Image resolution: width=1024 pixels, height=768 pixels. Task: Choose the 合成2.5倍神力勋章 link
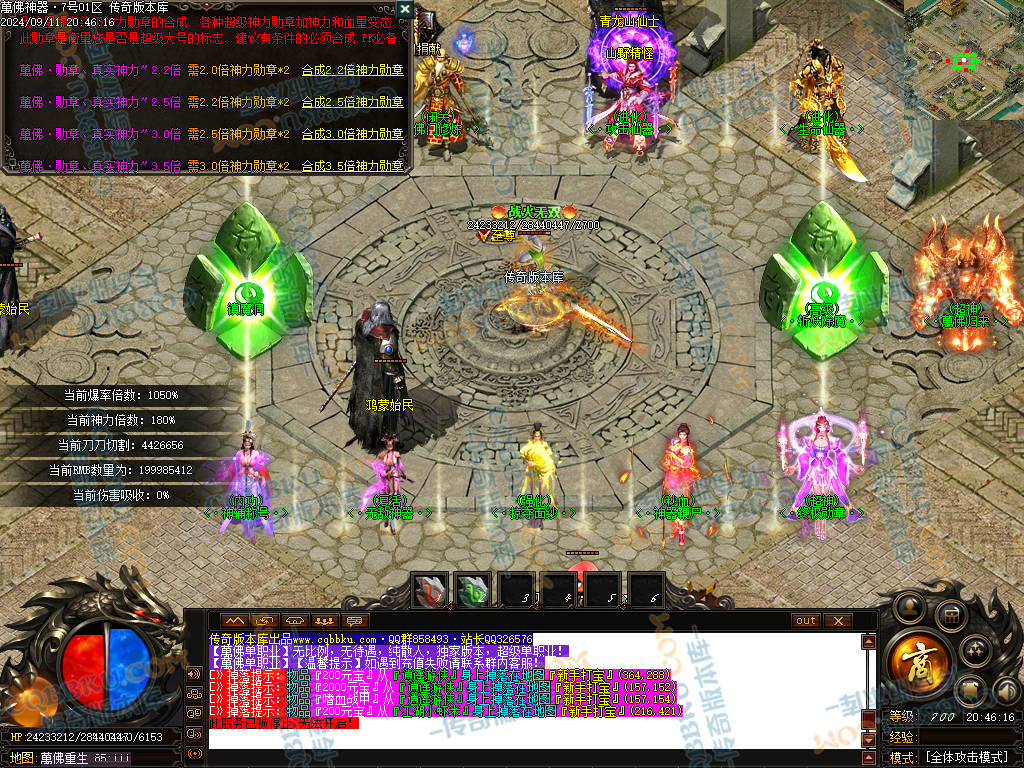pyautogui.click(x=352, y=102)
